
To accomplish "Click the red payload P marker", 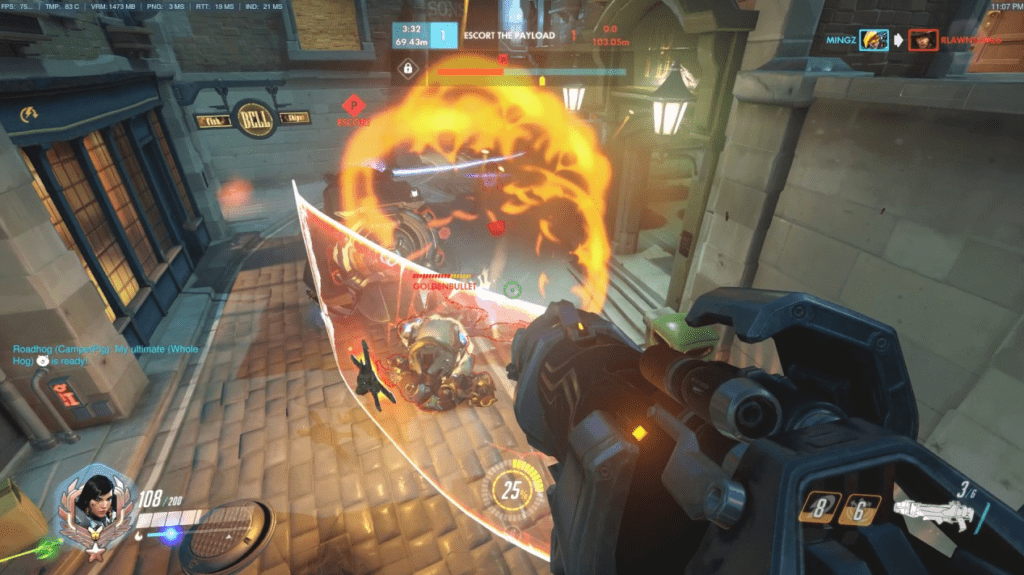I will [352, 105].
